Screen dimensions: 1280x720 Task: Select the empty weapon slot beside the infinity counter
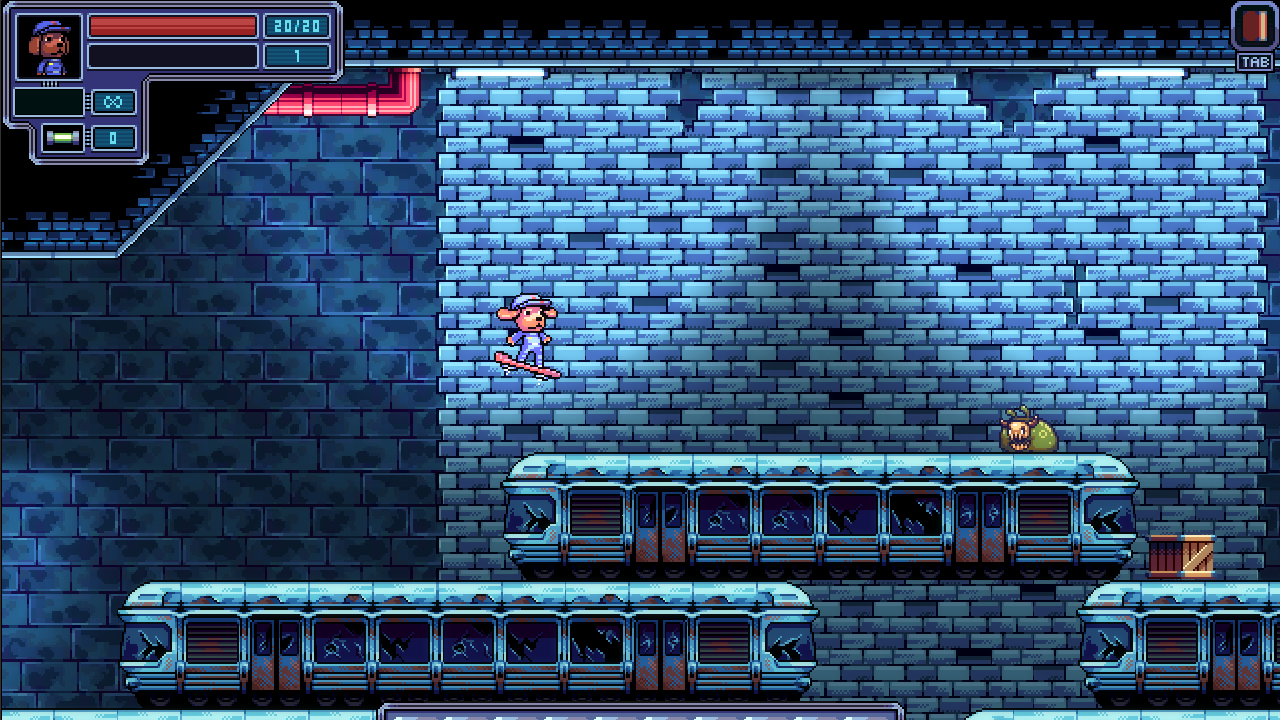49,102
